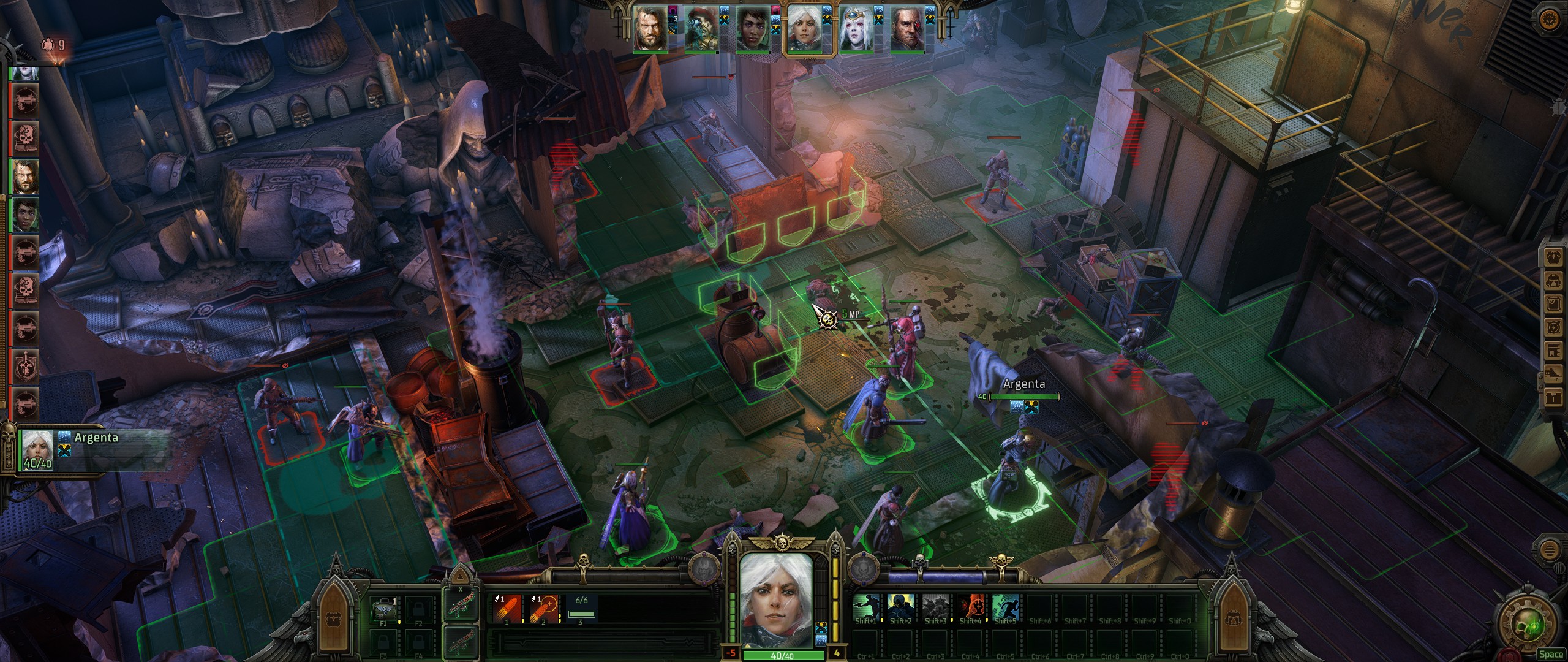
Task: Use the medikit in the F1 slot
Action: pos(384,609)
